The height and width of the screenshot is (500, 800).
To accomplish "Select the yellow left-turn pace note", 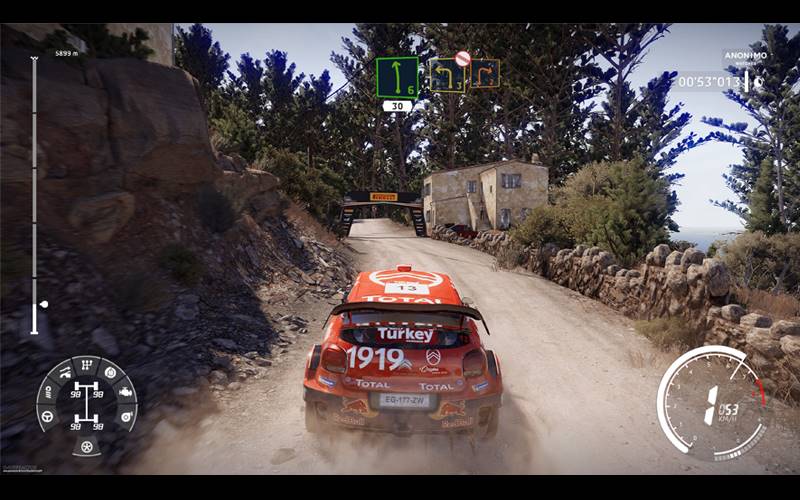I will [446, 76].
